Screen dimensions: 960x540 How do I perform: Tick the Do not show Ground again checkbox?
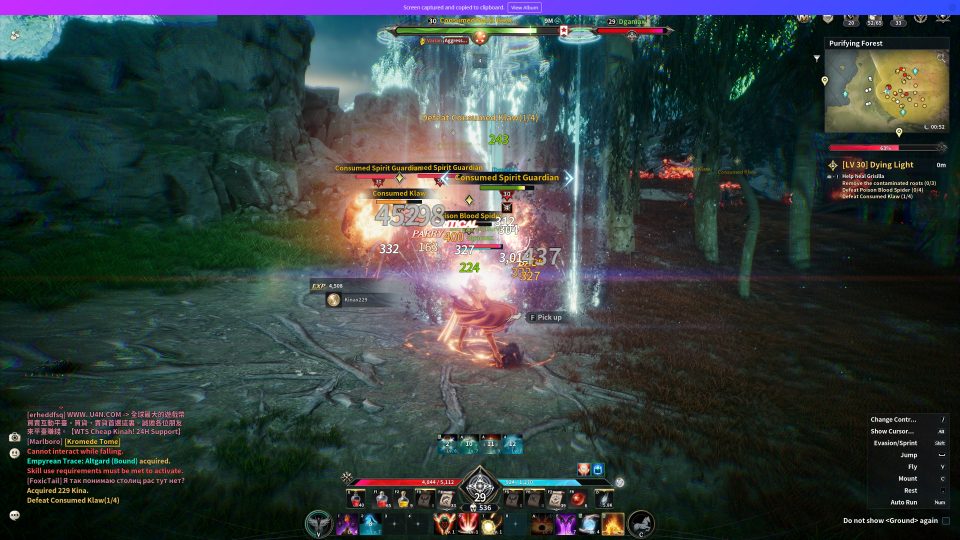point(946,520)
